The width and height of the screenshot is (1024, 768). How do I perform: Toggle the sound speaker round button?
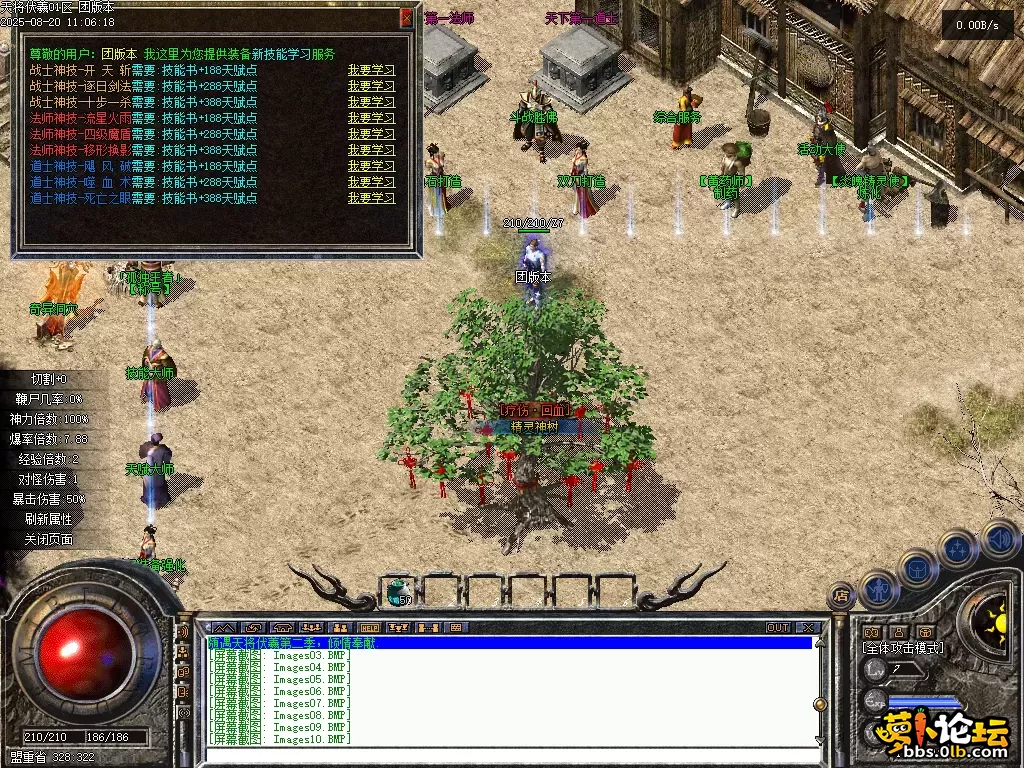tap(999, 538)
